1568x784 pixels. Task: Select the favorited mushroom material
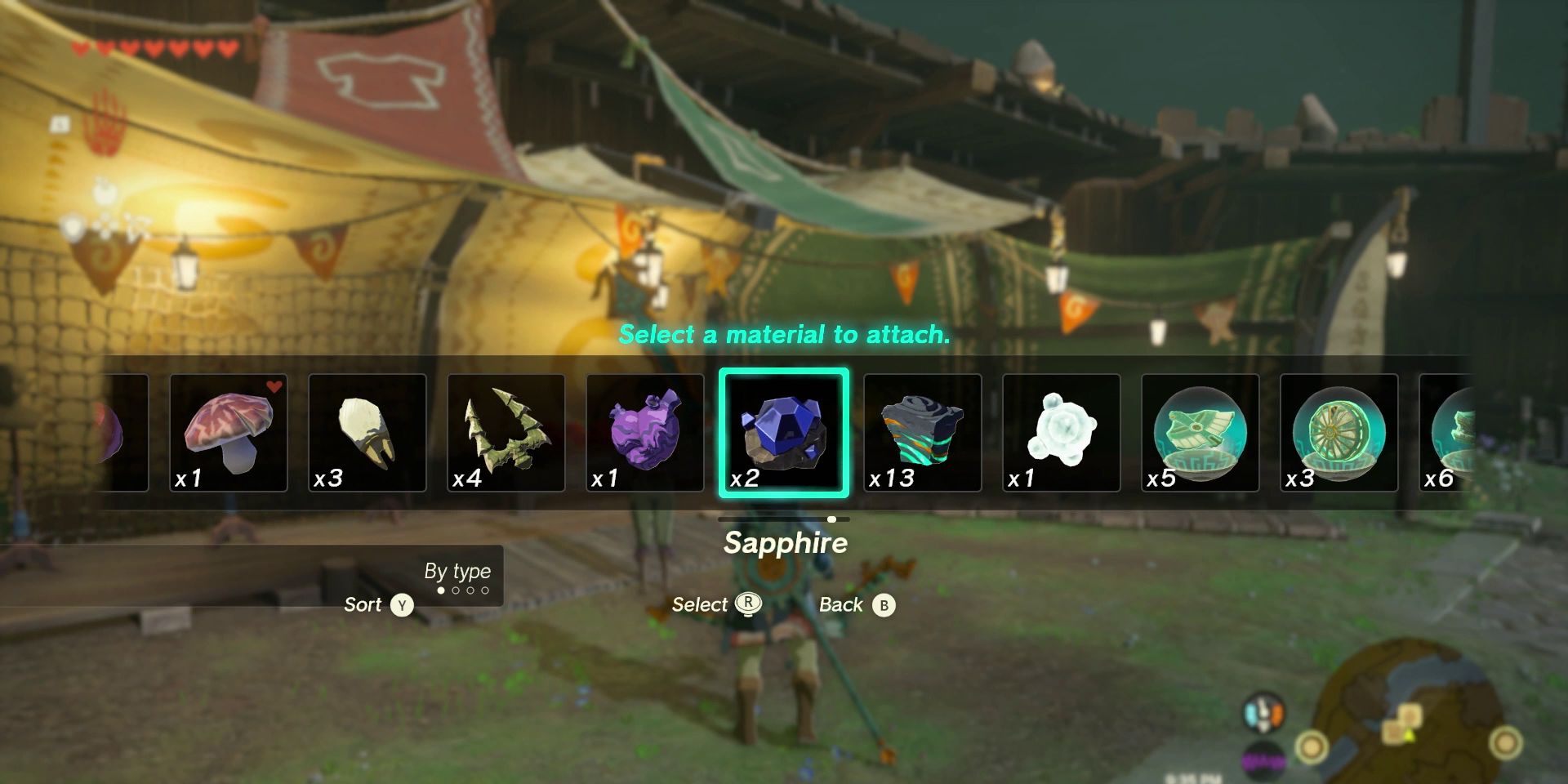point(229,433)
